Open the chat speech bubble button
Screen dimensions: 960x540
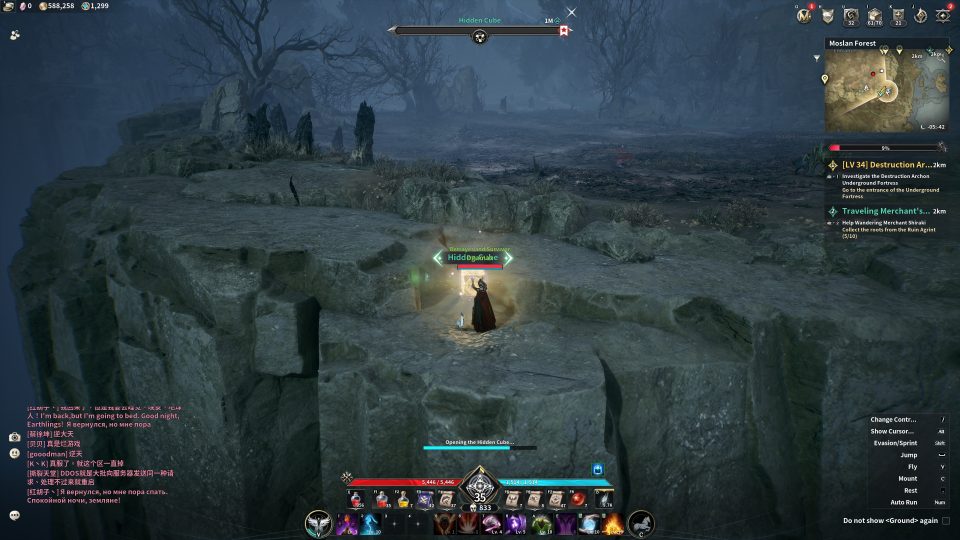pos(15,515)
